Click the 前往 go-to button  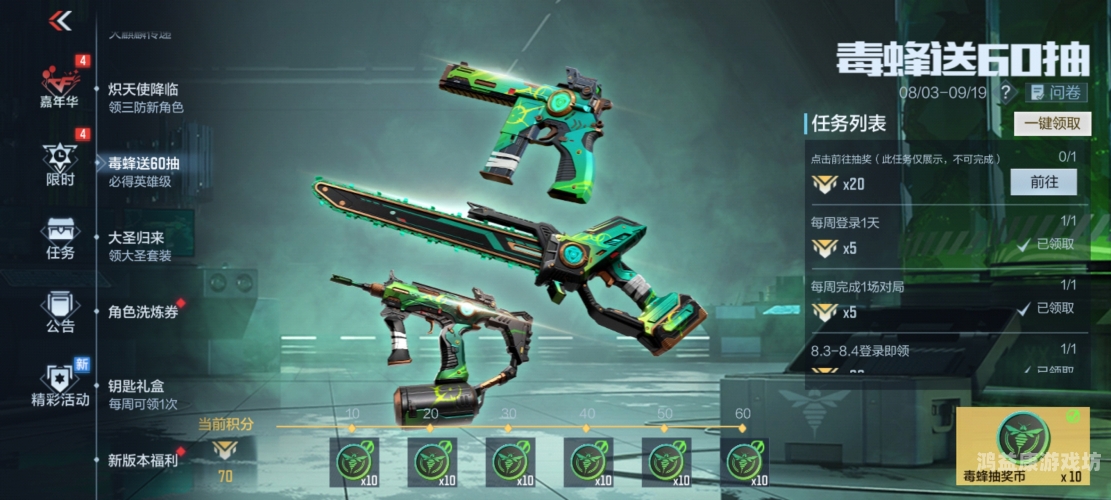tap(1043, 182)
